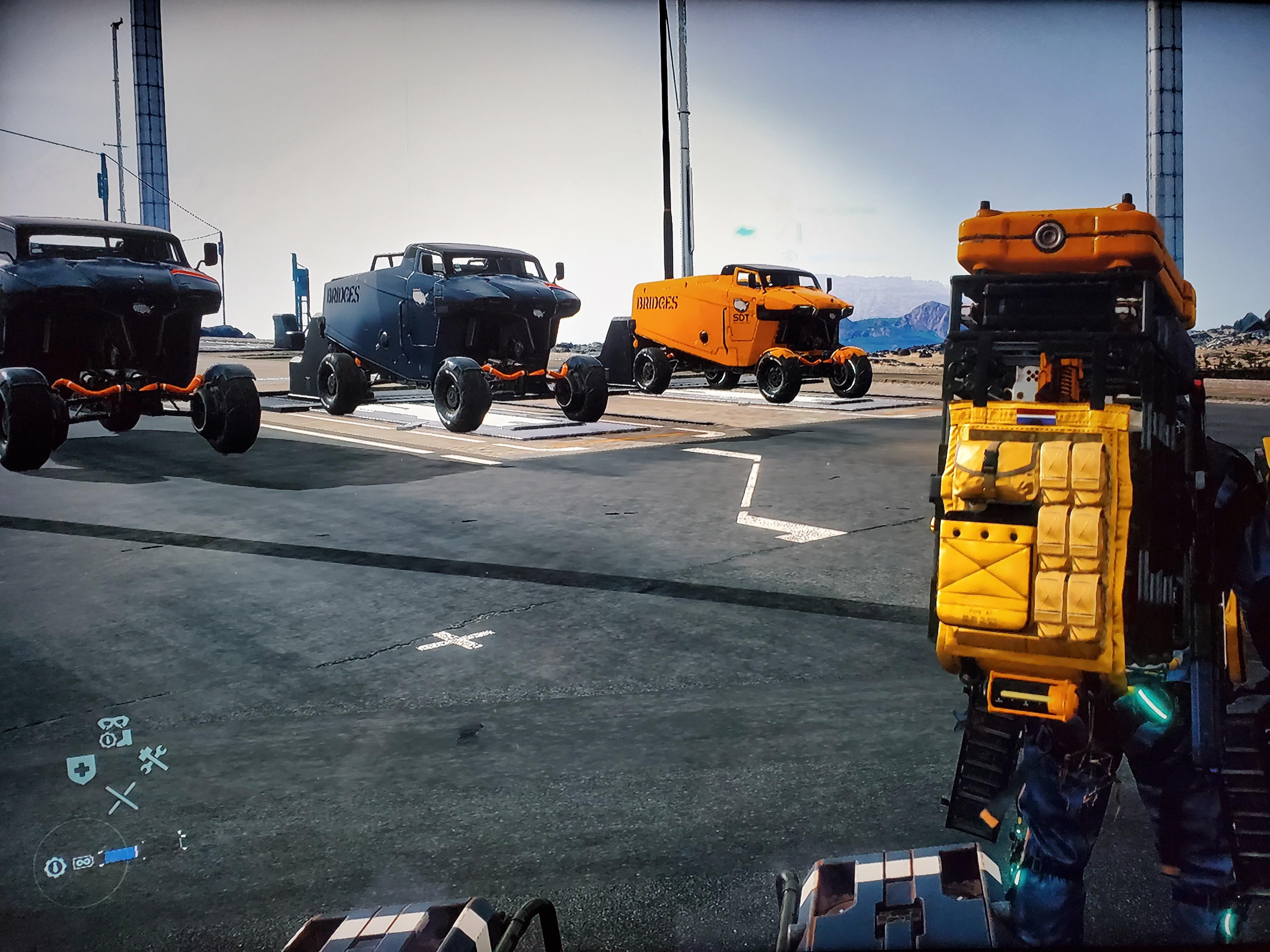Open the shield with medical cross icon
The image size is (1270, 952).
pyautogui.click(x=82, y=769)
